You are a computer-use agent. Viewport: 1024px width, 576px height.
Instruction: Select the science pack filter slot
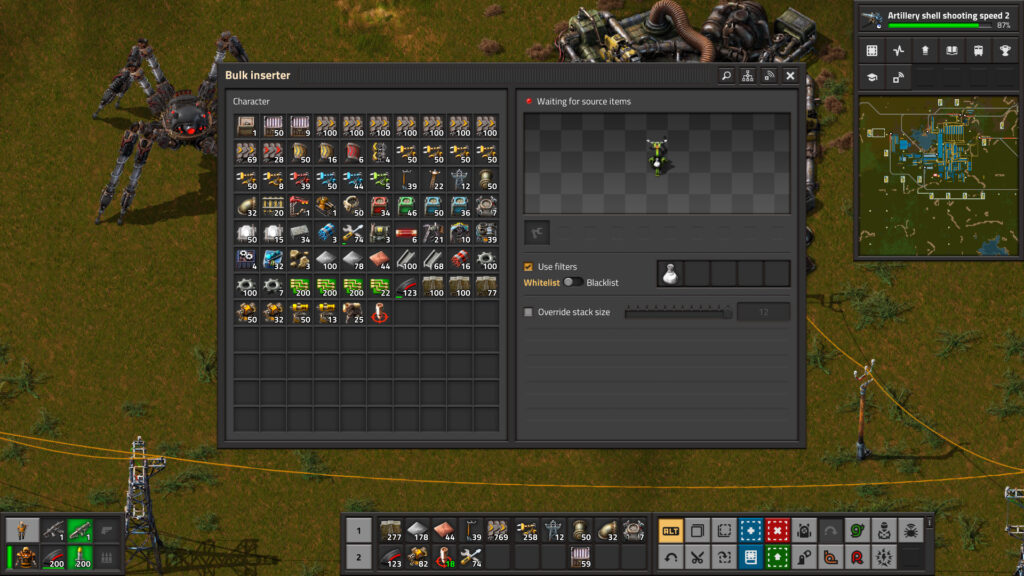pos(670,273)
